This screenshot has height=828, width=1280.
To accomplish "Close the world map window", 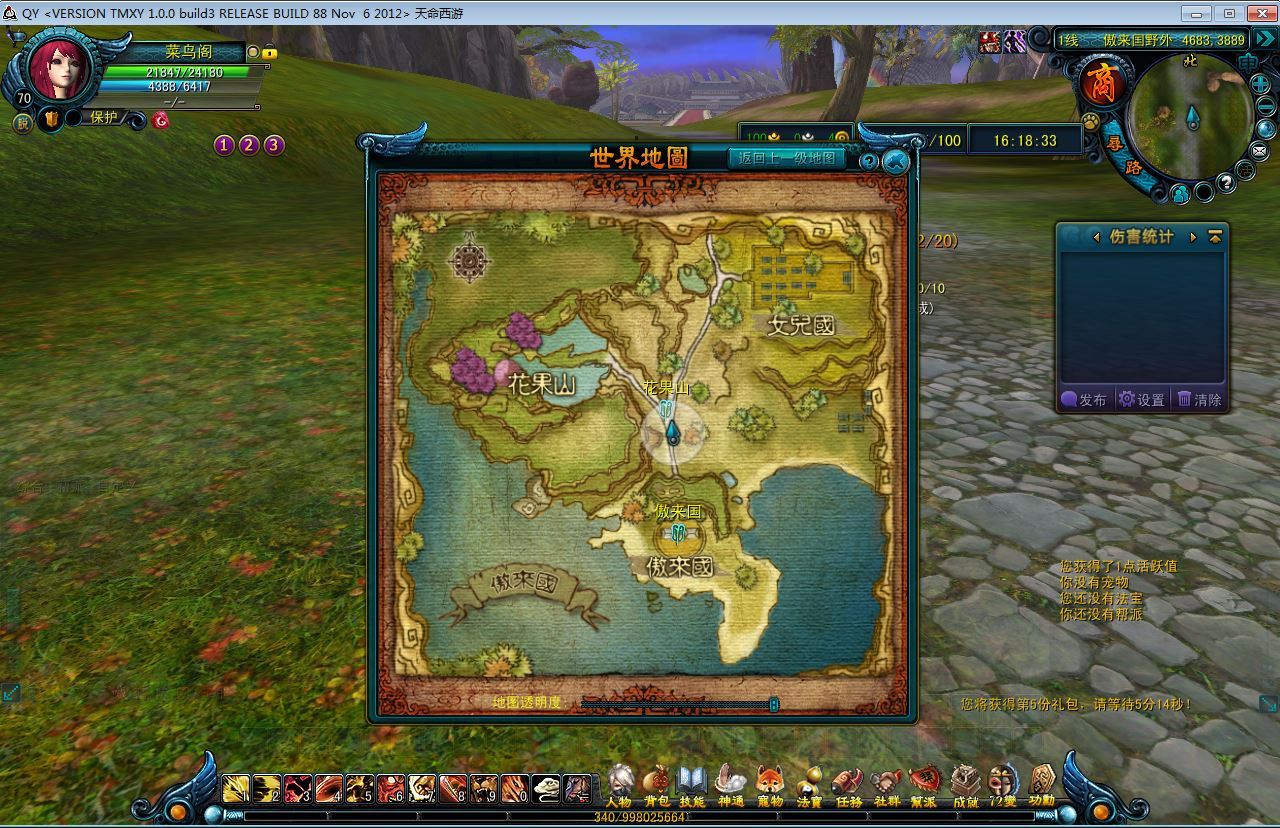I will coord(895,162).
